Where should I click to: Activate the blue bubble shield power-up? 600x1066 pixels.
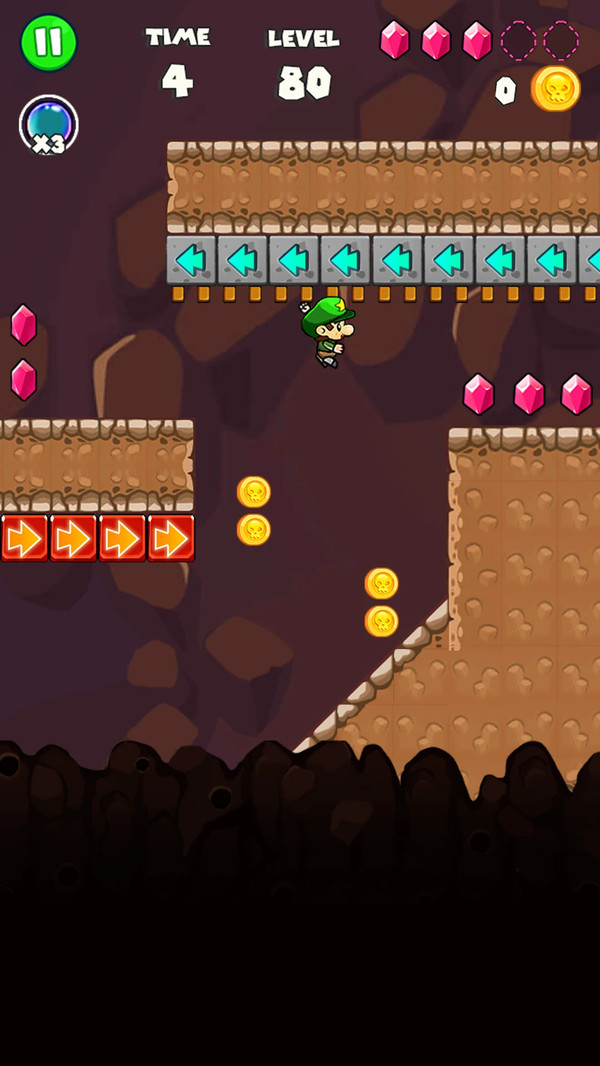pyautogui.click(x=48, y=125)
